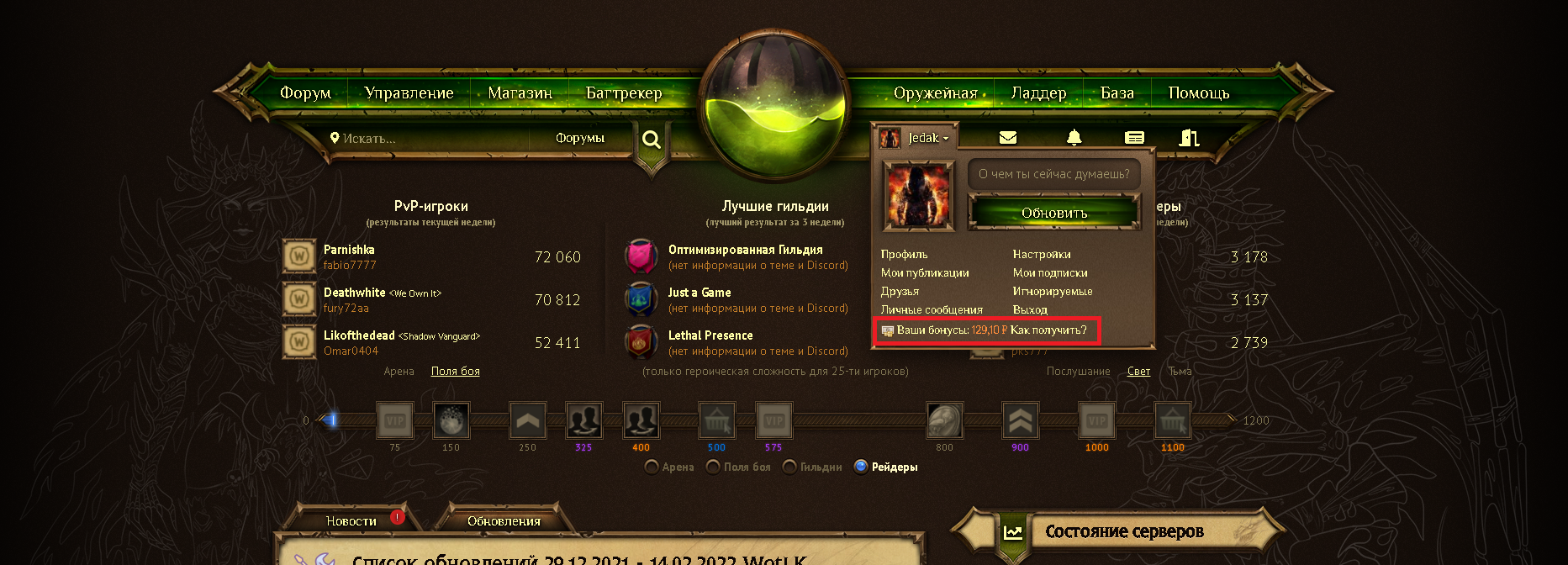1568x565 pixels.
Task: Open Настройки in the user menu
Action: [x=1041, y=254]
